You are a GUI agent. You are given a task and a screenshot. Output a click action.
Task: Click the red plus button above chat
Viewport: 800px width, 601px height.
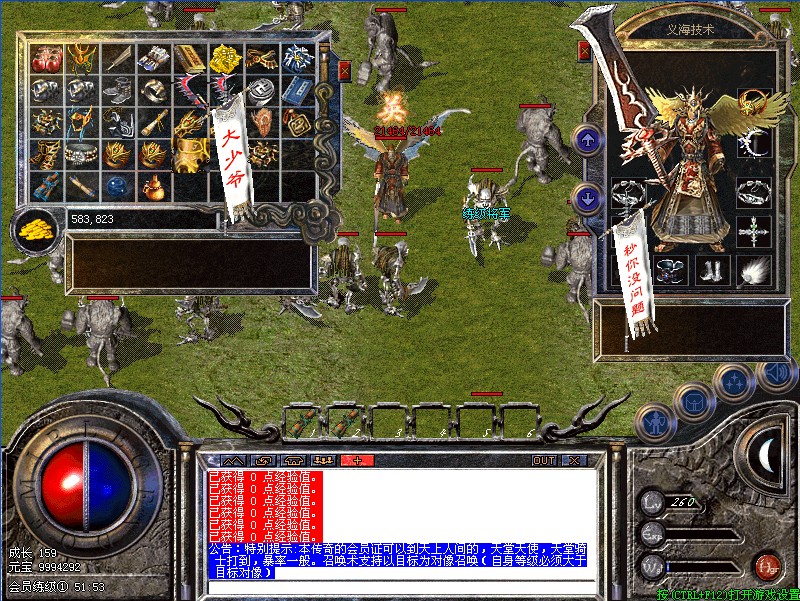pos(356,460)
